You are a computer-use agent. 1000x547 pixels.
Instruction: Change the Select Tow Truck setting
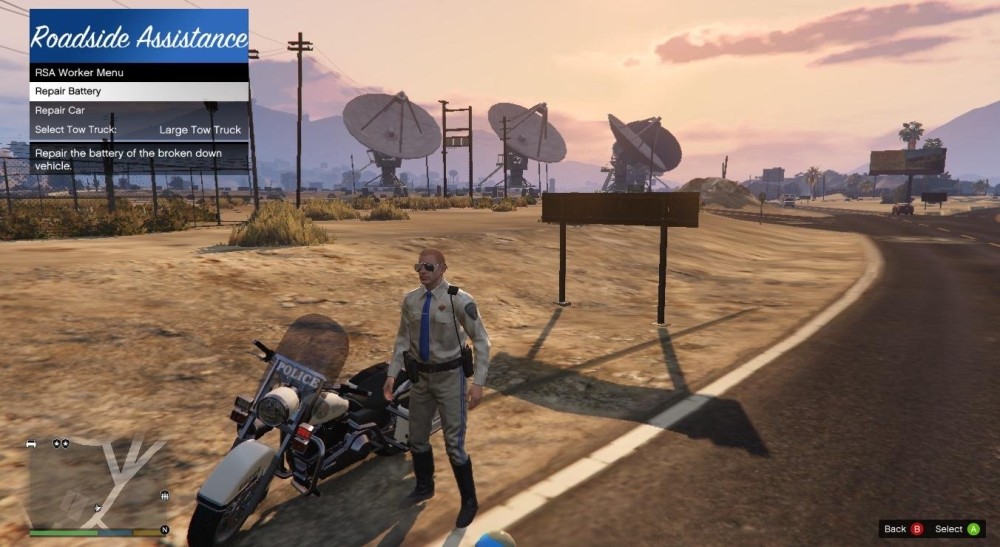tap(138, 130)
